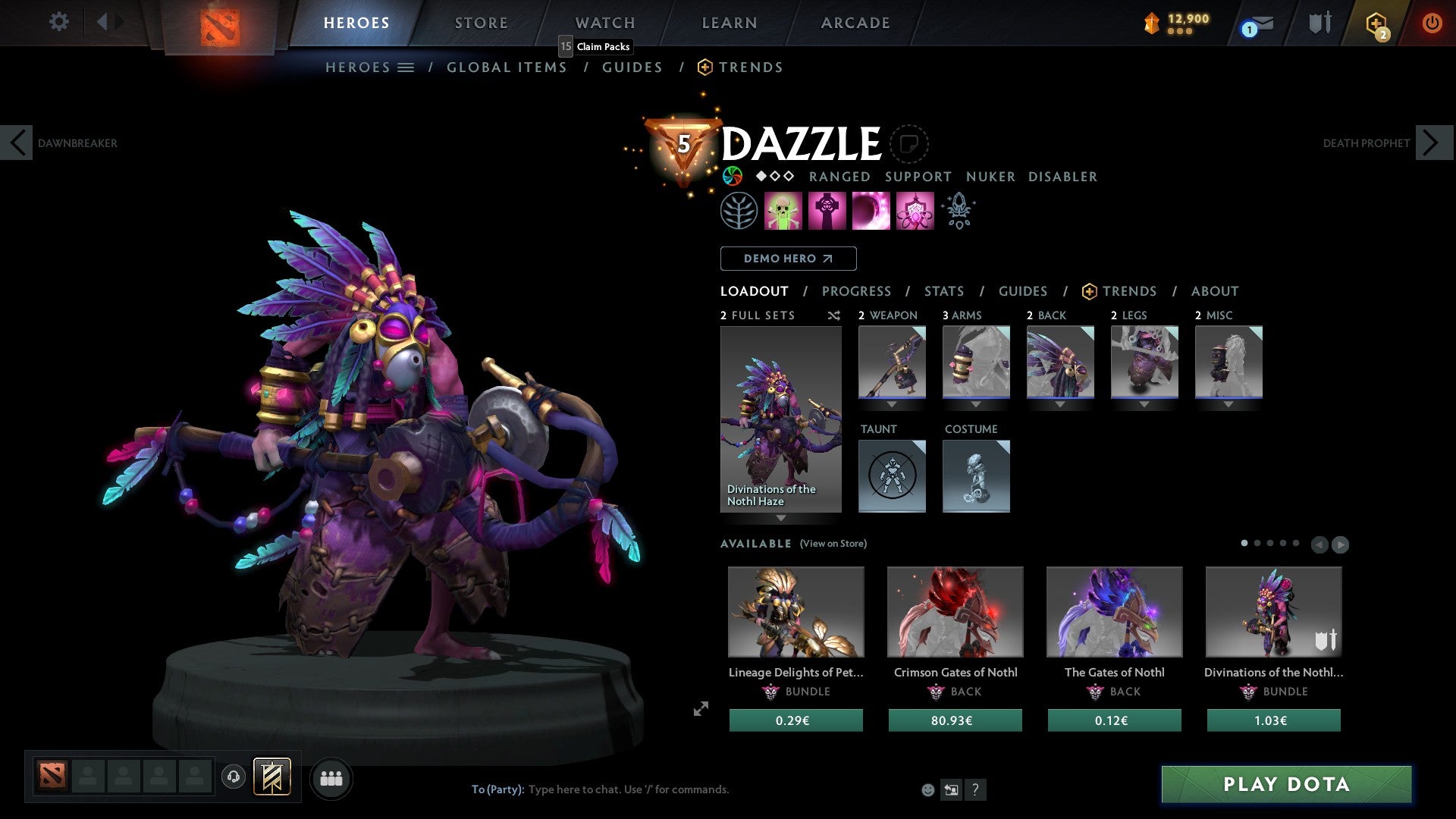1456x819 pixels.
Task: Toggle the party matchmaking group icon
Action: point(331,777)
